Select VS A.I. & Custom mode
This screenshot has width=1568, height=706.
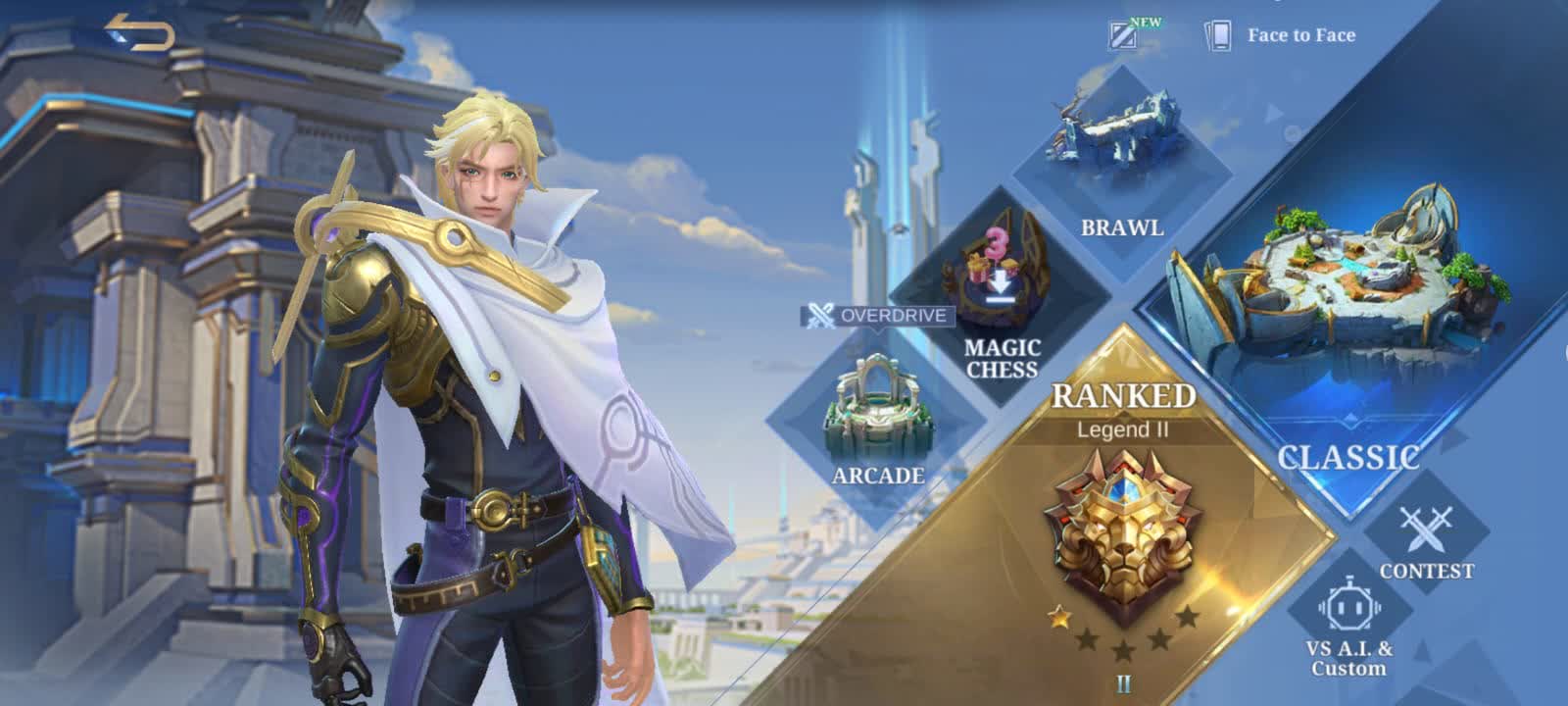[1348, 628]
